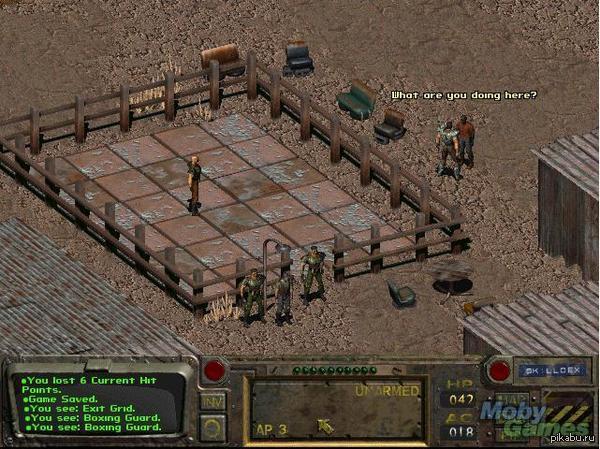Open the inventory with the INV button
Viewport: 600px width, 449px height.
(213, 401)
